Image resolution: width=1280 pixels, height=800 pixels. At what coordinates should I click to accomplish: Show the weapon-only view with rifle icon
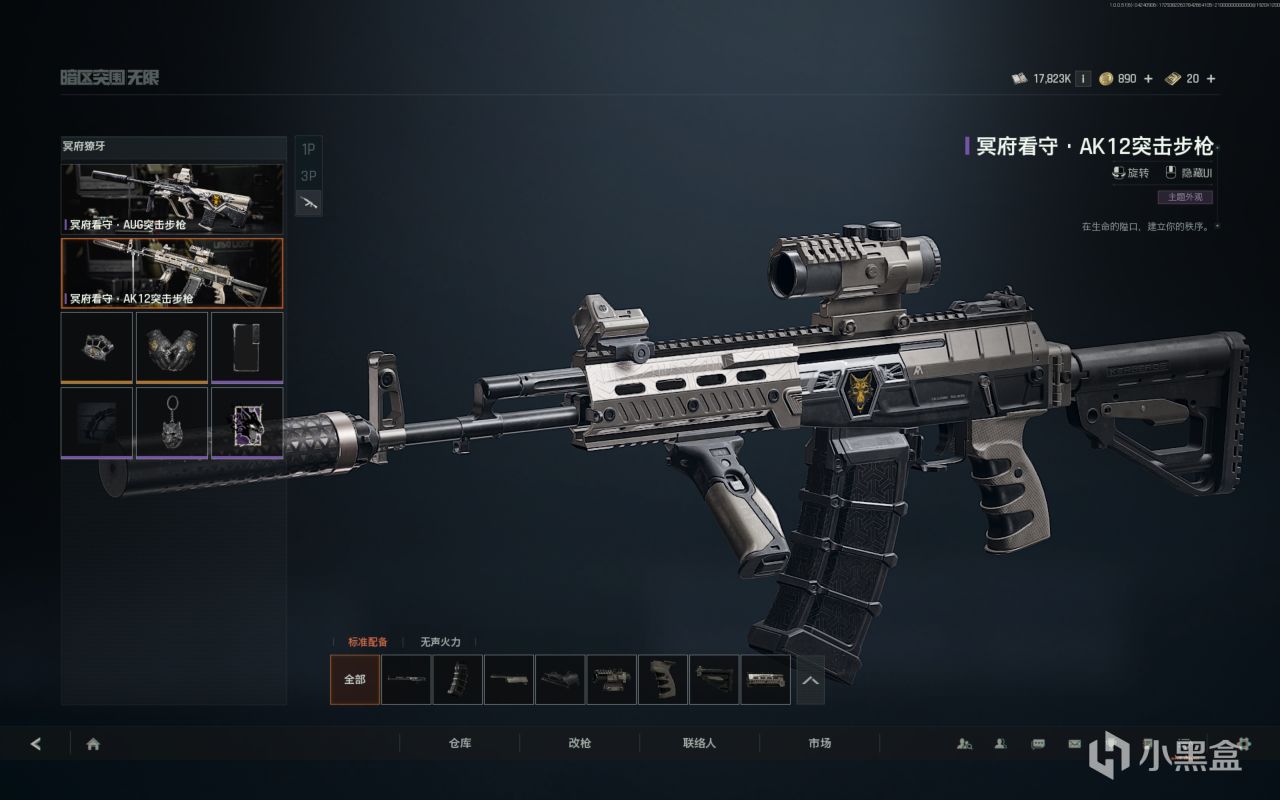click(308, 203)
